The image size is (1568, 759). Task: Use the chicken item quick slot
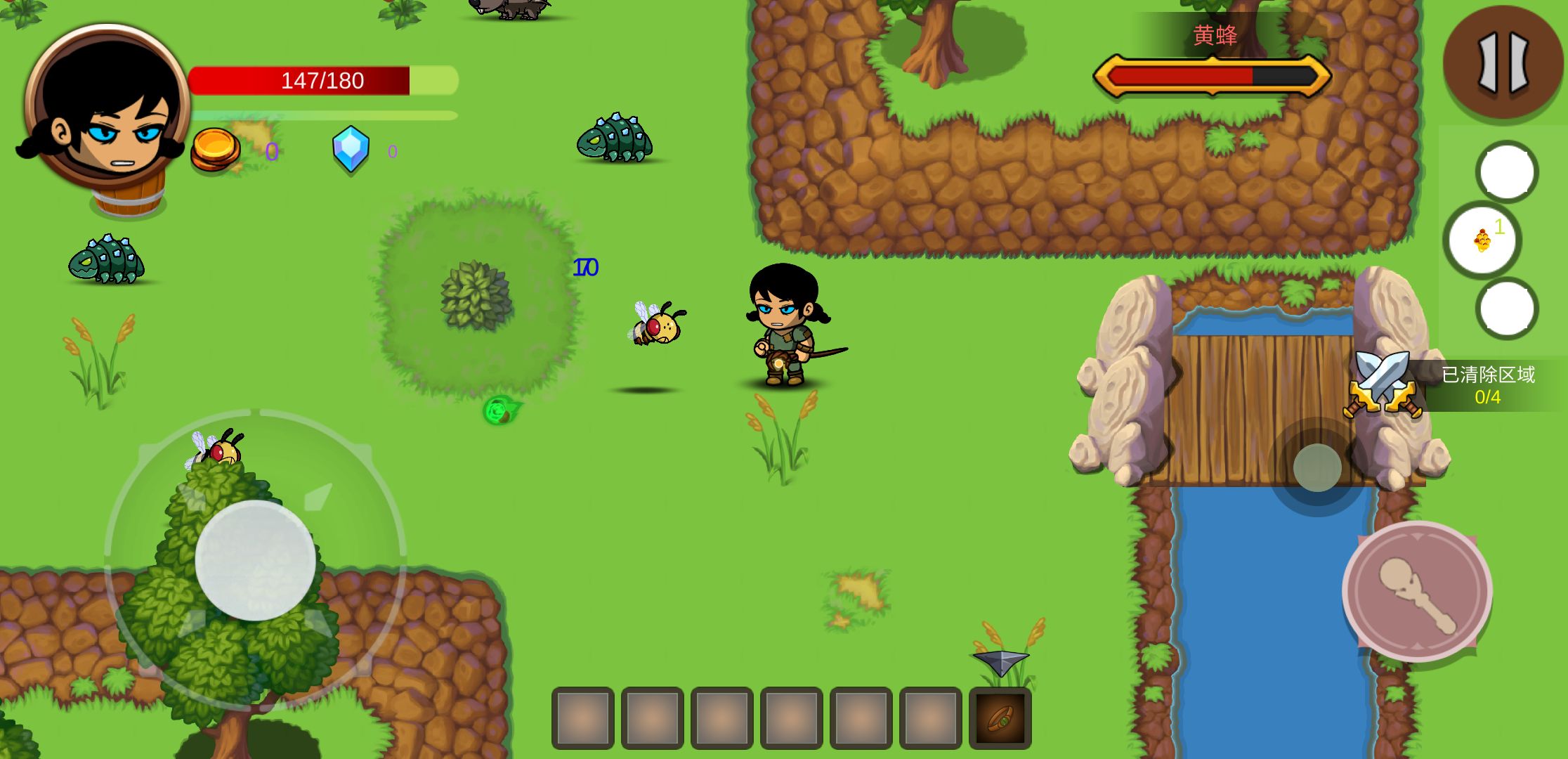[1482, 240]
